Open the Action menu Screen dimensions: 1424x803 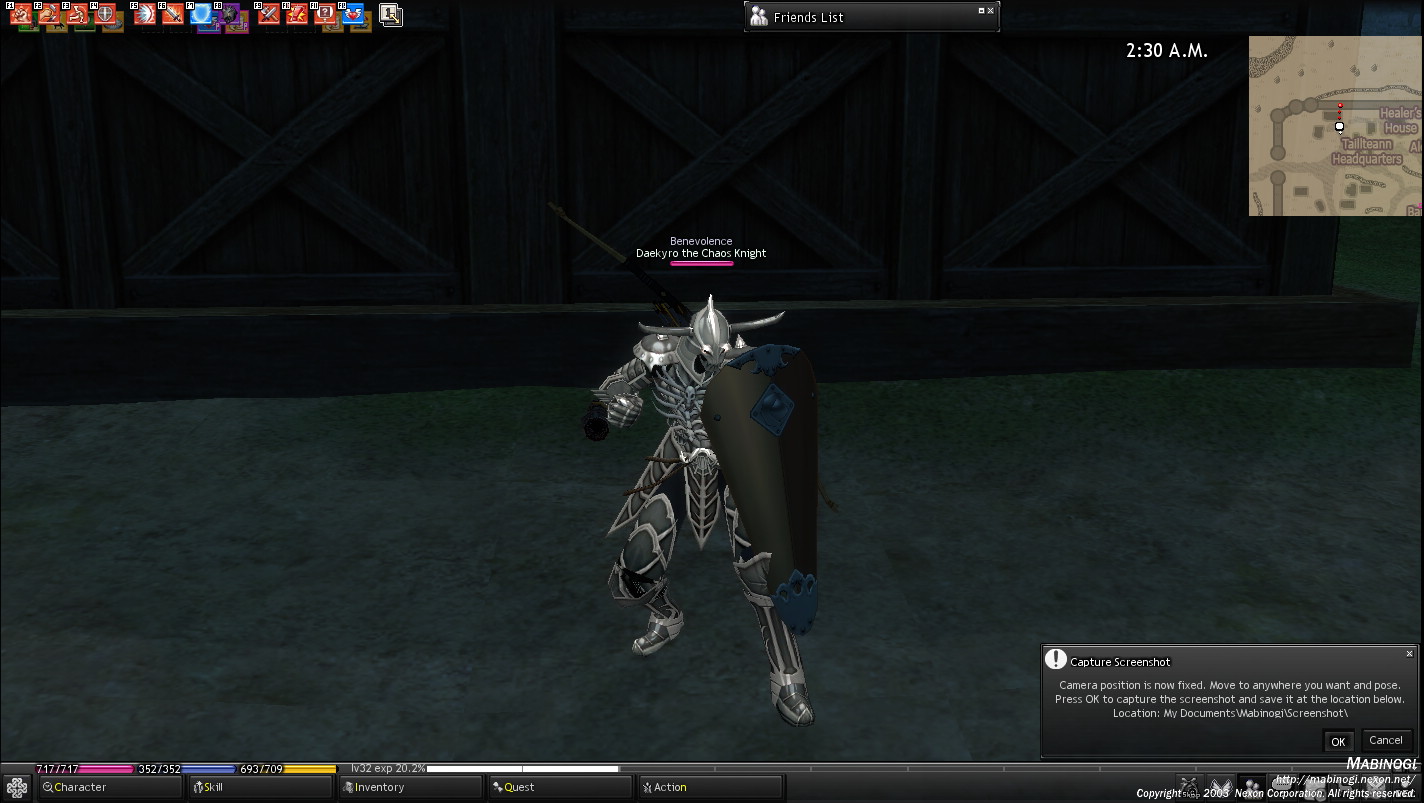pyautogui.click(x=710, y=787)
